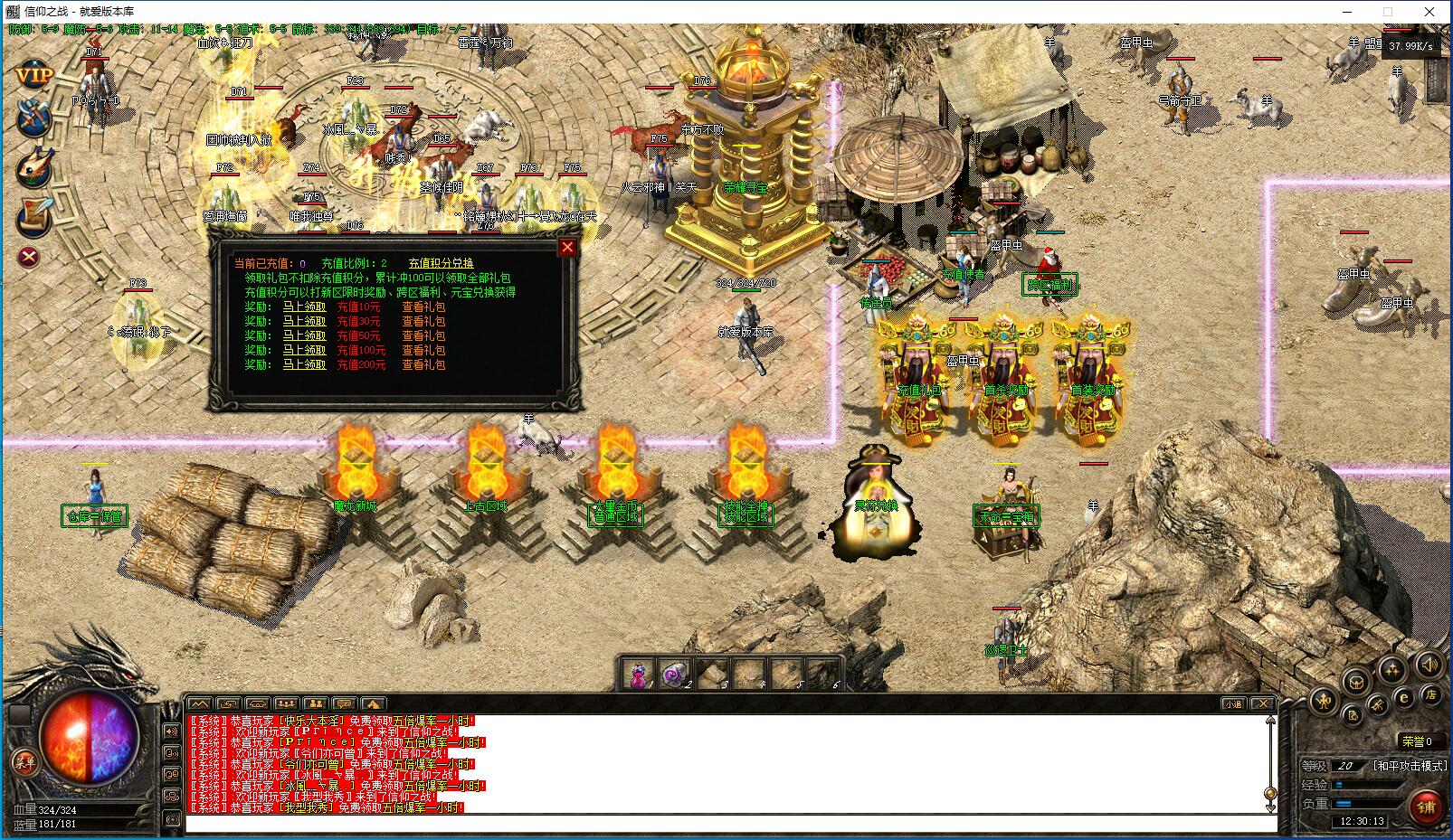The width and height of the screenshot is (1453, 840).
Task: Open the character figure icon panel
Action: point(1325,700)
